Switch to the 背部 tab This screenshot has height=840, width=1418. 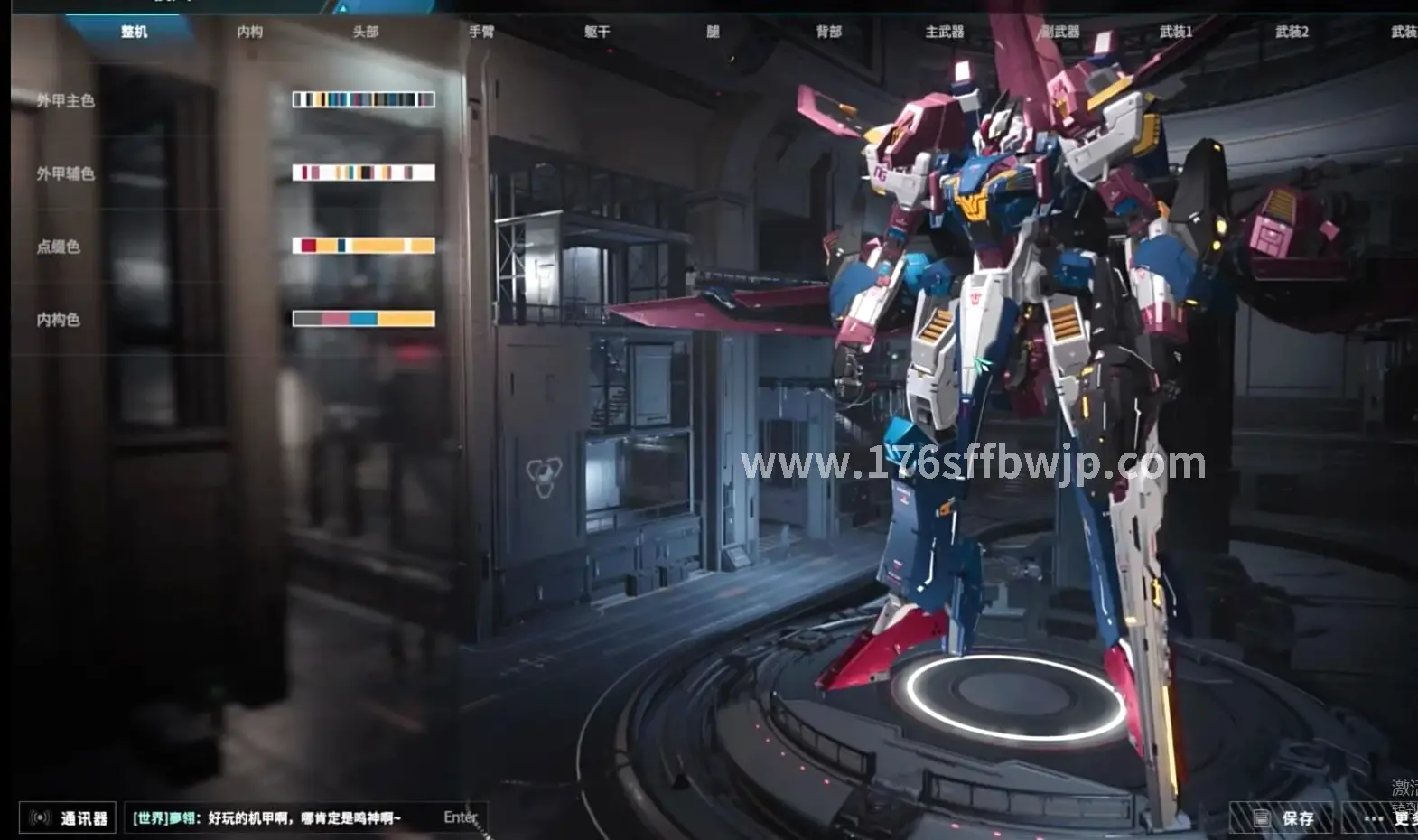point(828,32)
